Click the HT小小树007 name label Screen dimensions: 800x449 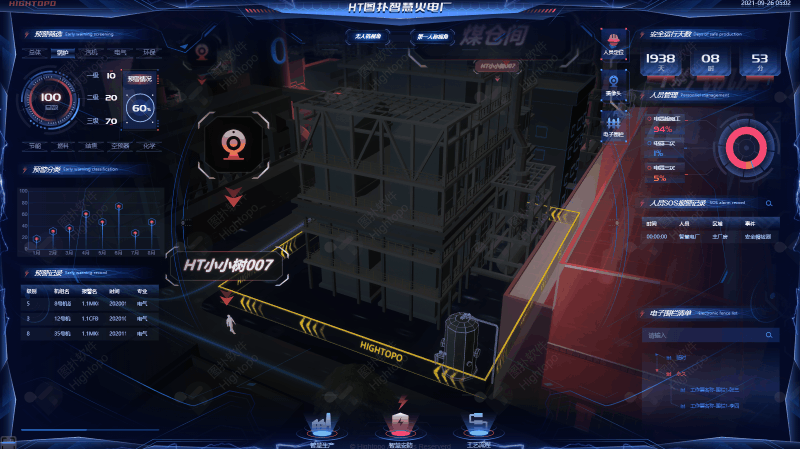pos(228,266)
